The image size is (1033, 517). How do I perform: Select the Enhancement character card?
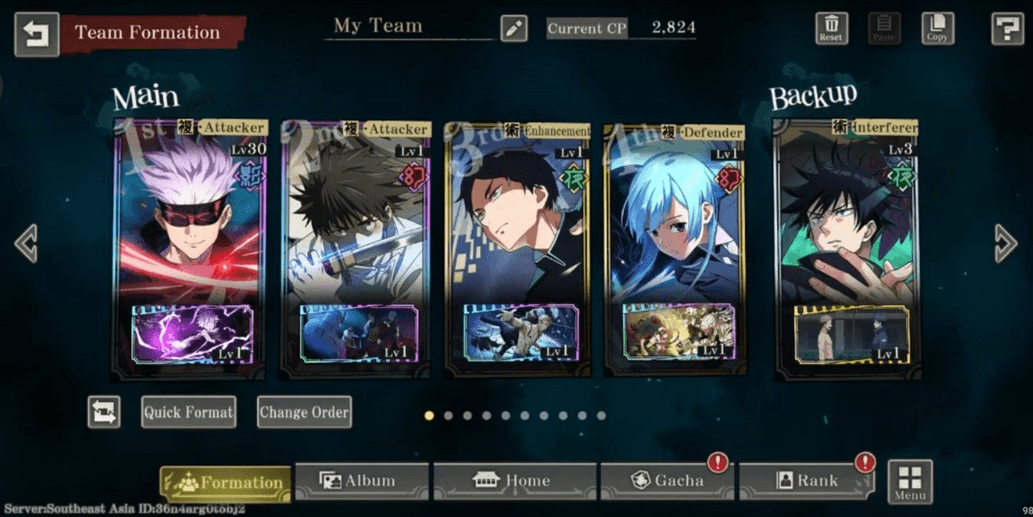(x=518, y=247)
